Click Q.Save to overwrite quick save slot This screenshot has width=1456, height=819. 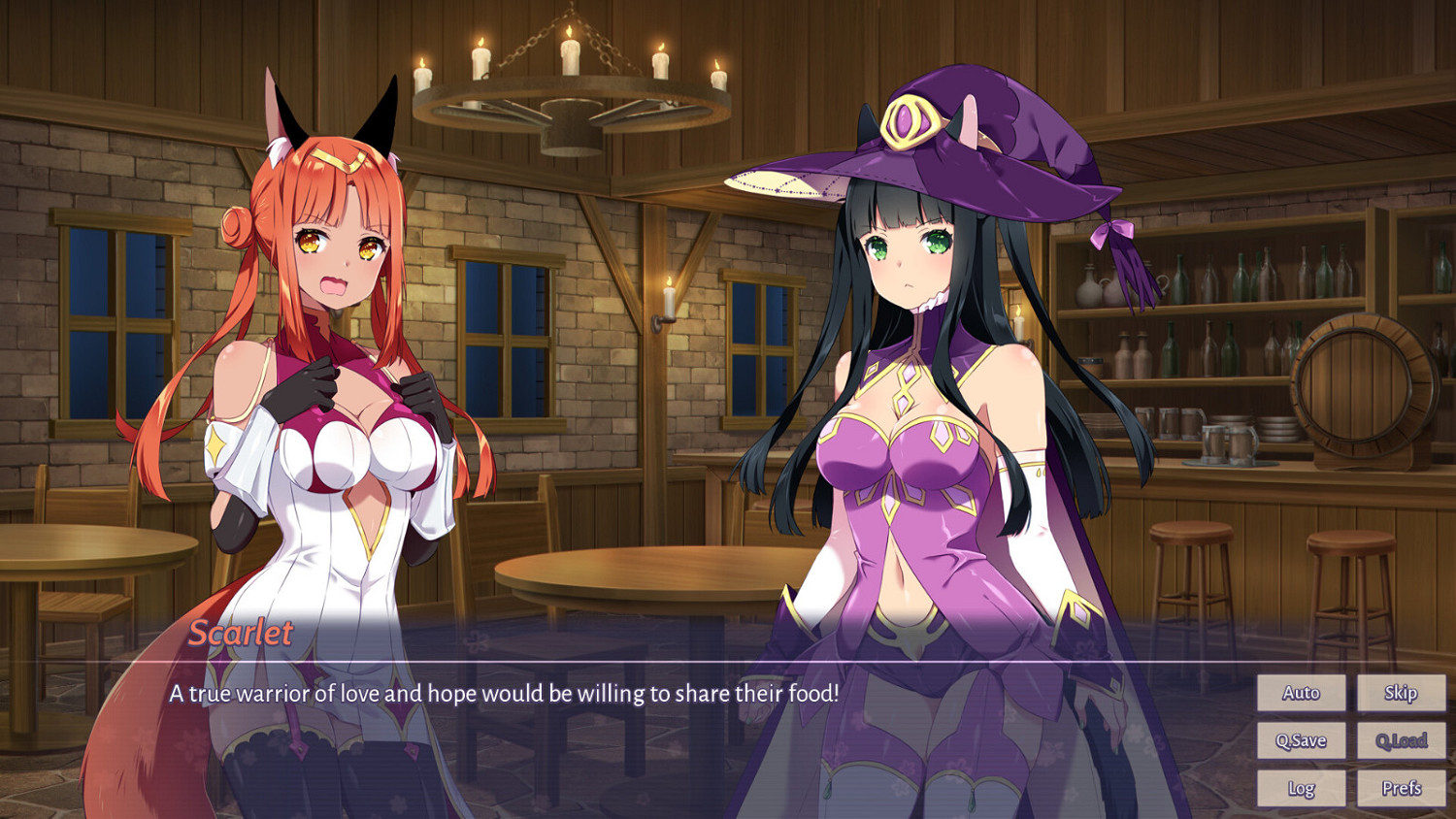point(1301,740)
